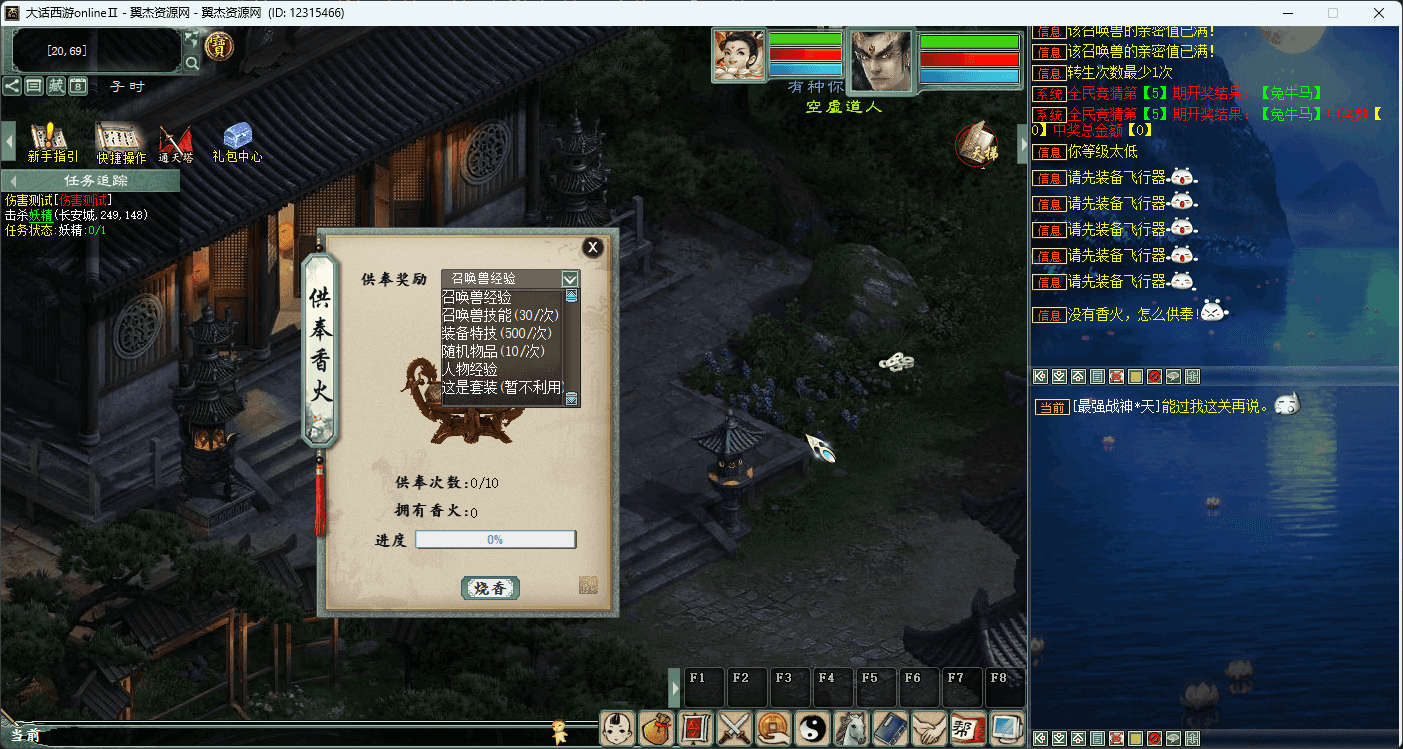Open the 帮 guild icon
This screenshot has height=749, width=1403.
(x=967, y=728)
